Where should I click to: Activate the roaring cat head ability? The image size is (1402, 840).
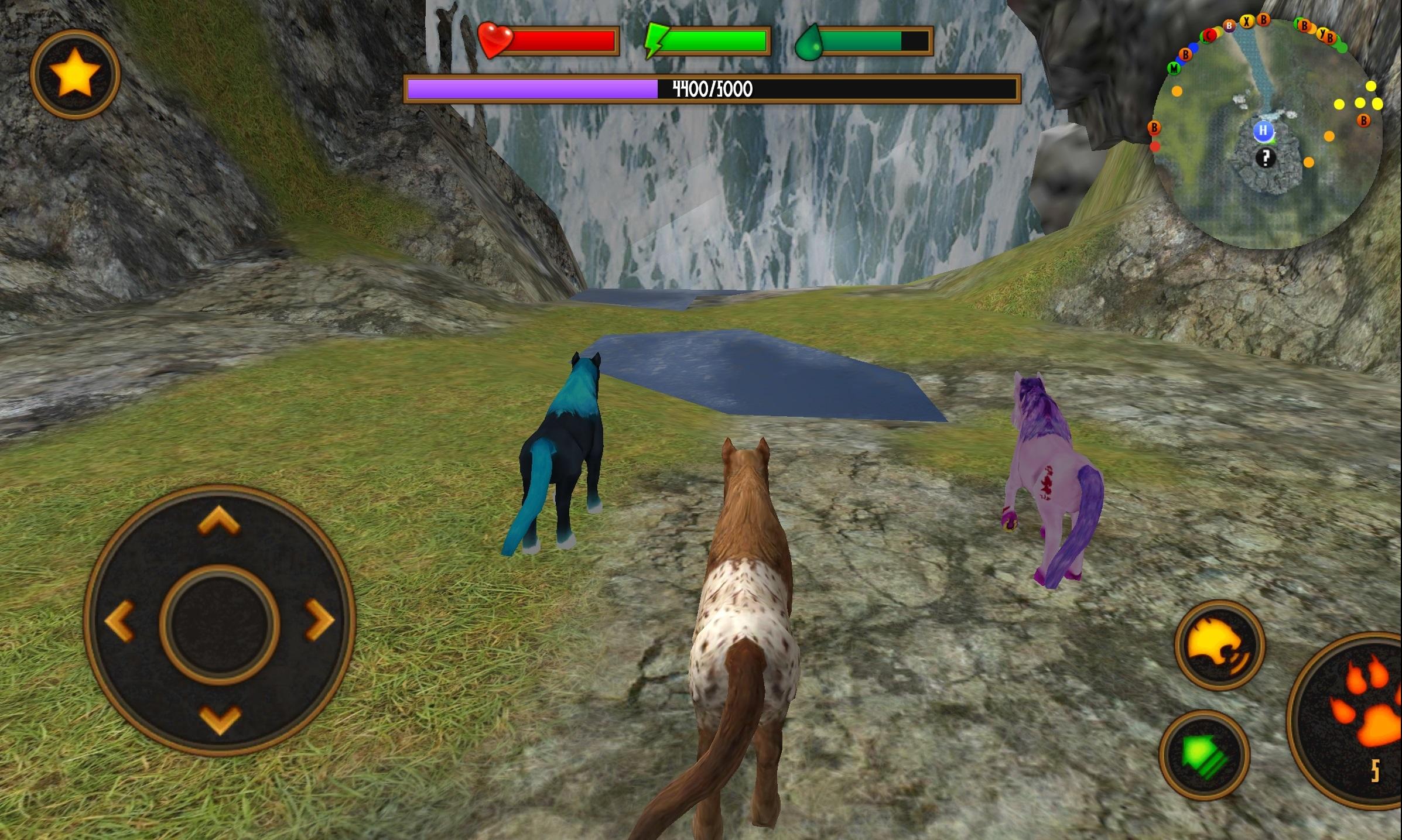tap(1219, 645)
